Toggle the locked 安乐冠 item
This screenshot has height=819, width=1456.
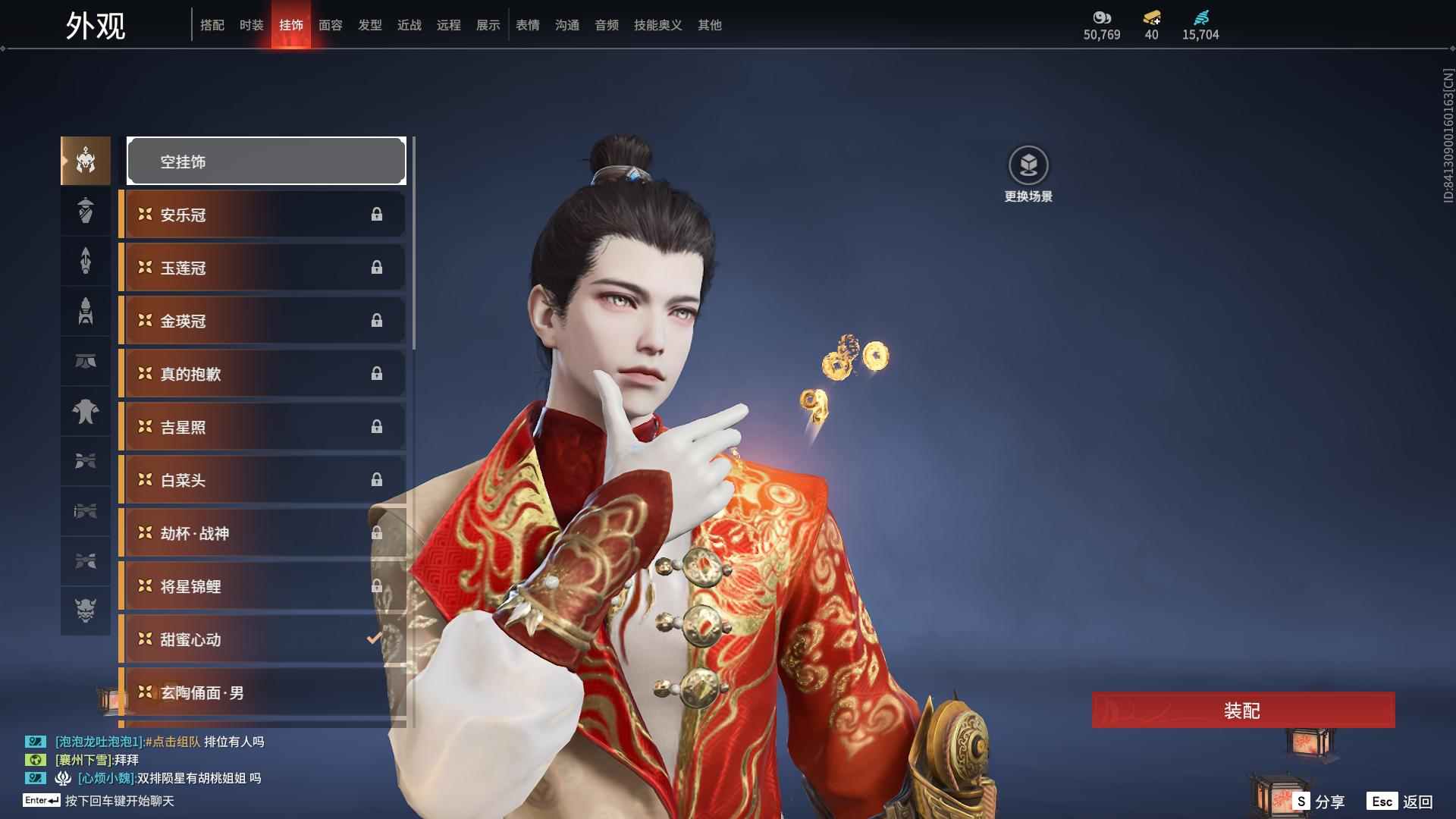pyautogui.click(x=262, y=215)
